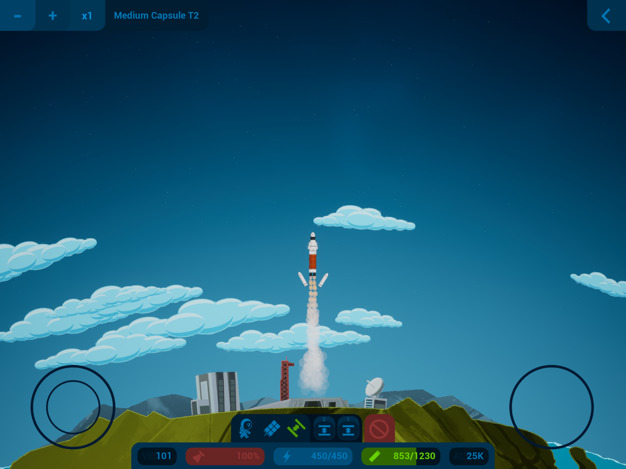The width and height of the screenshot is (626, 469).
Task: Decrease time warp with the minus button
Action: coord(17,16)
